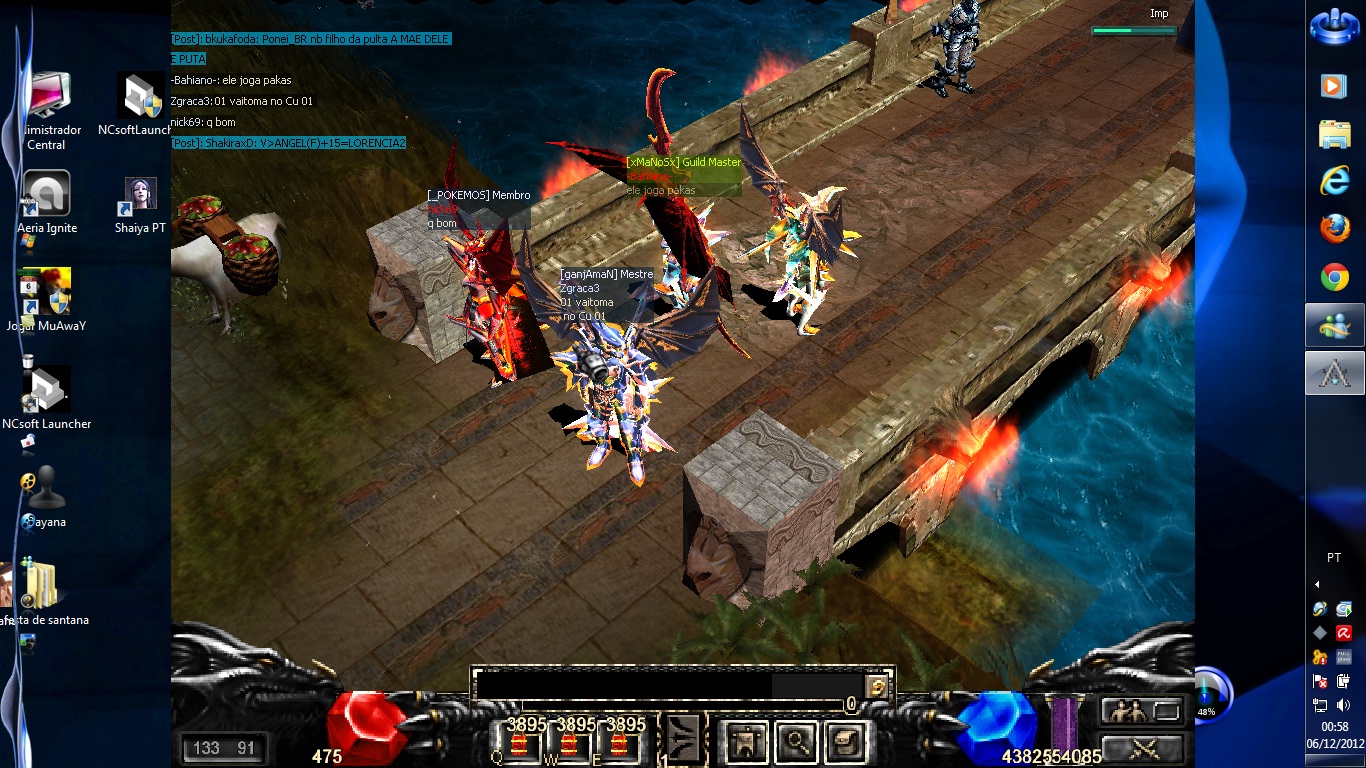Screen dimensions: 1366x768
Task: Open the character info button
Action: [743, 742]
